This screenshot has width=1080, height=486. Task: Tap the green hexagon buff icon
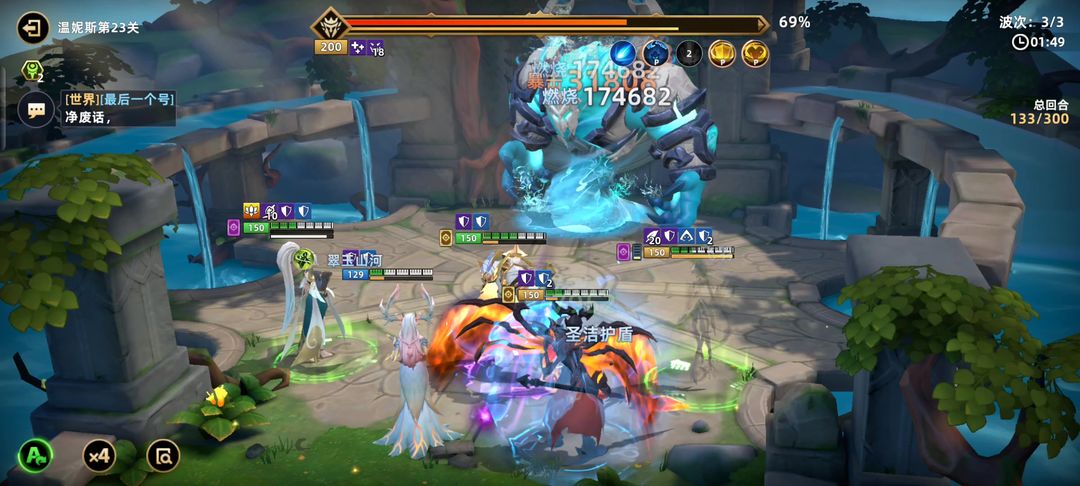[31, 71]
